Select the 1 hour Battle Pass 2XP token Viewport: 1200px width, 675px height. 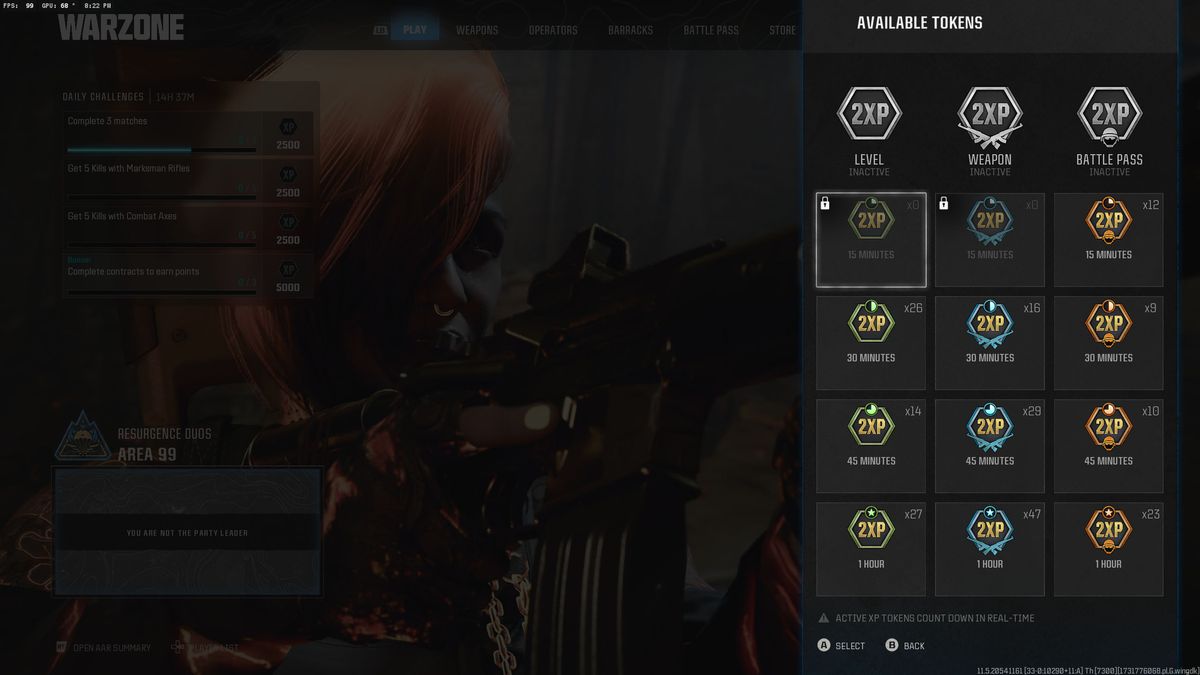pos(1108,549)
